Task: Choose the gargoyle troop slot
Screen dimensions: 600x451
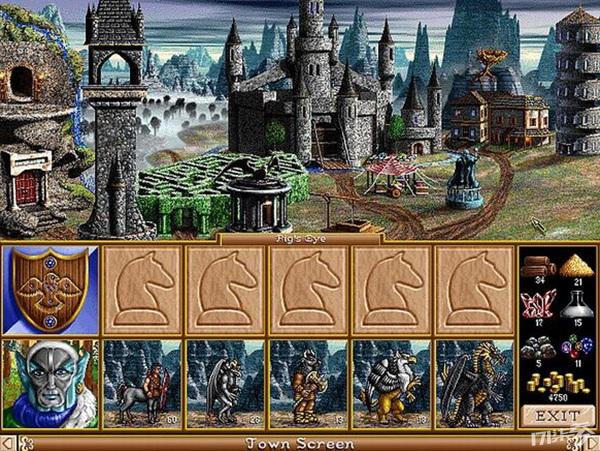Action: click(x=225, y=385)
